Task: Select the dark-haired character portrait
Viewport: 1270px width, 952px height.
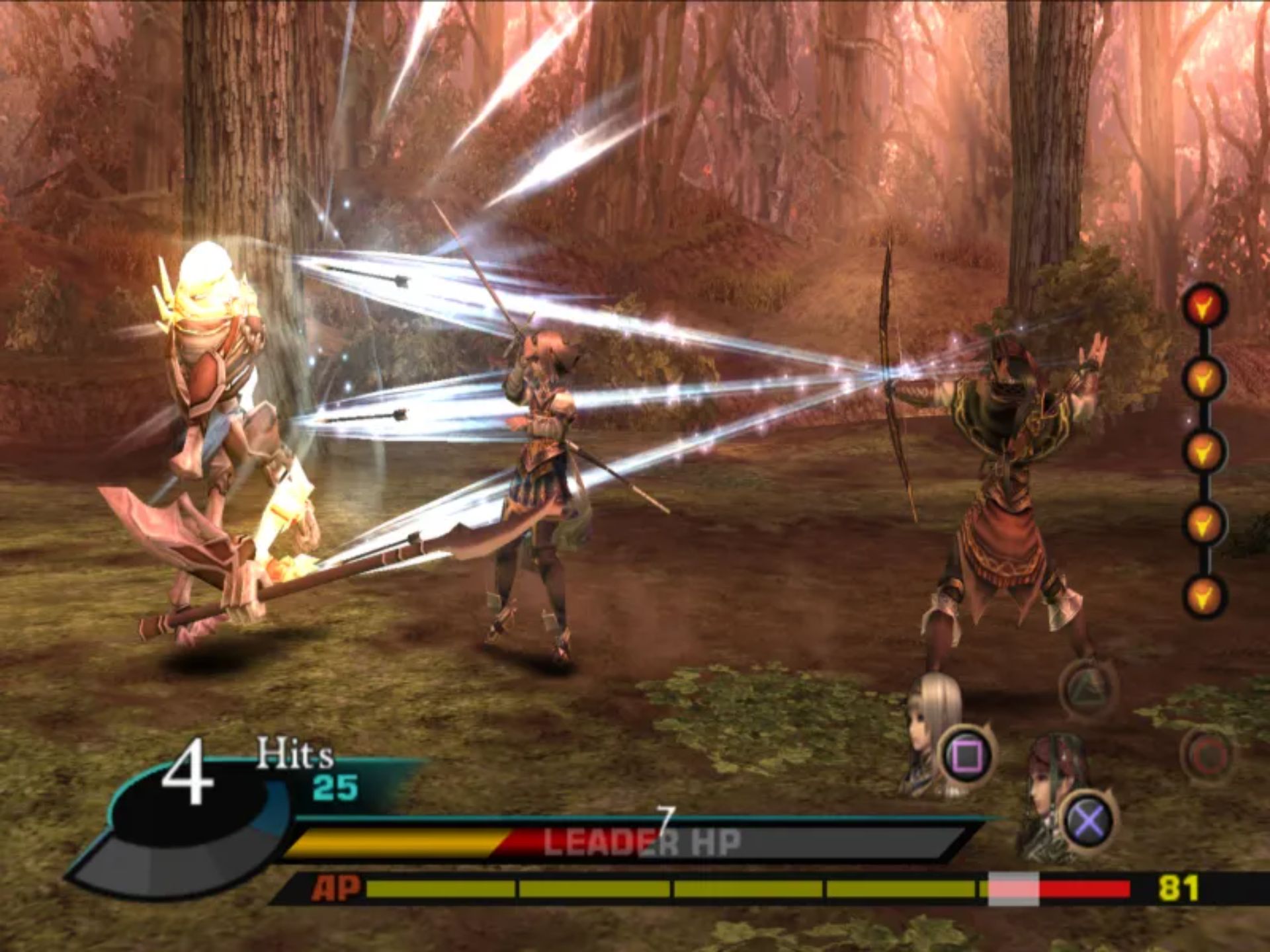Action: pyautogui.click(x=1053, y=793)
